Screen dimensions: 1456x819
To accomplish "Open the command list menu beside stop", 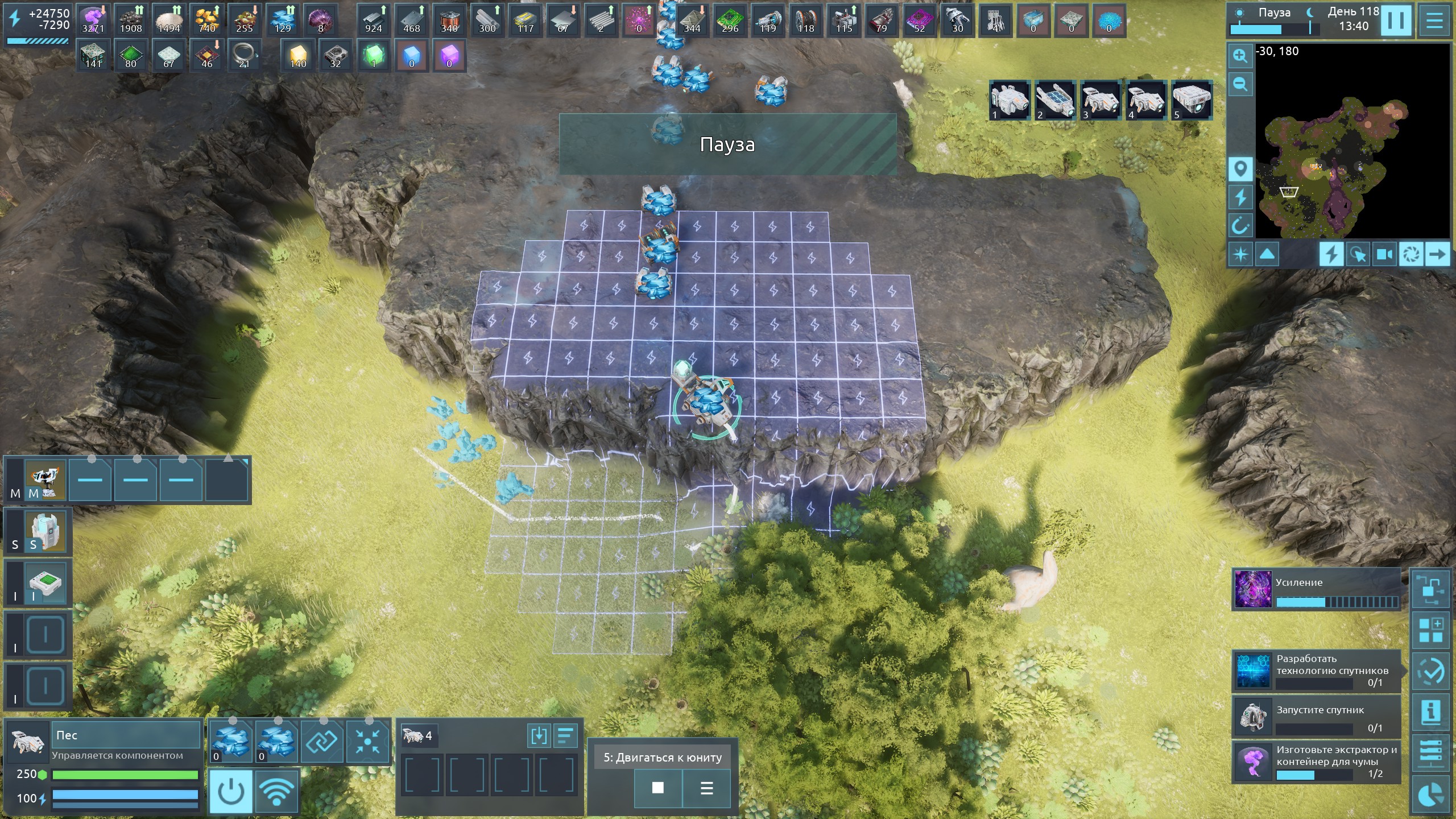I will pos(706,788).
